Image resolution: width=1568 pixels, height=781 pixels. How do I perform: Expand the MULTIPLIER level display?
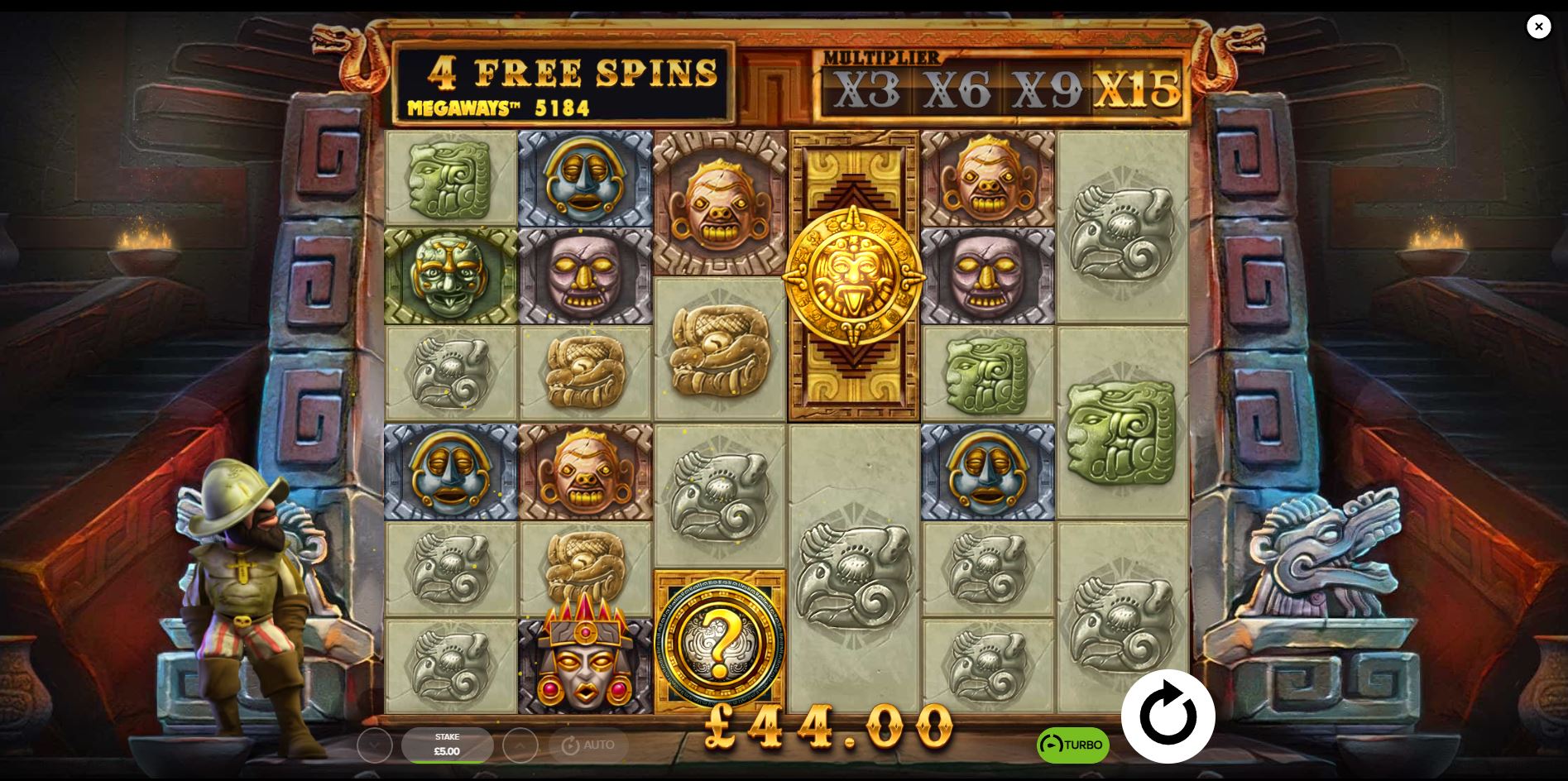click(880, 58)
